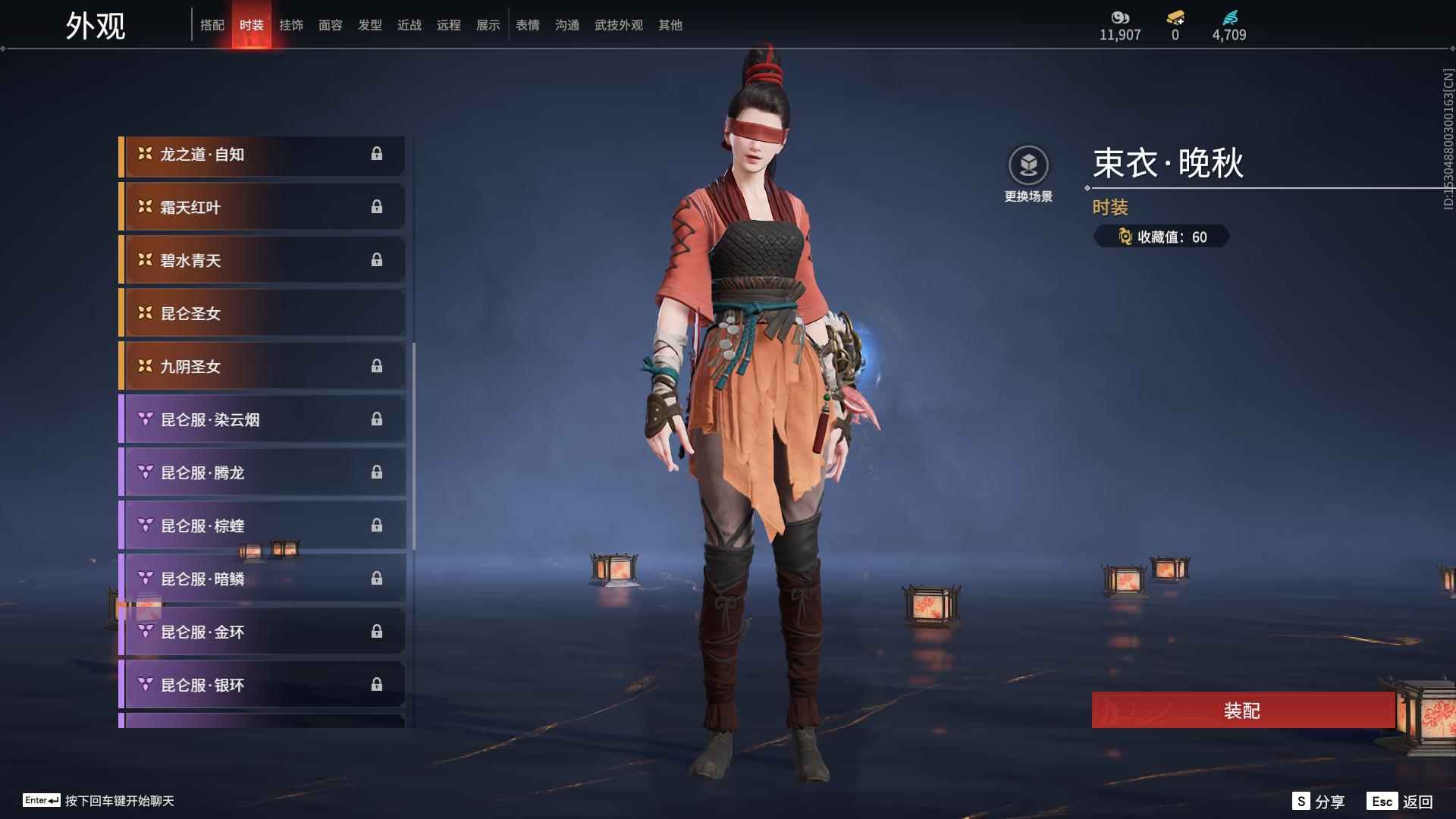Show the 表情 emotes tab

528,25
